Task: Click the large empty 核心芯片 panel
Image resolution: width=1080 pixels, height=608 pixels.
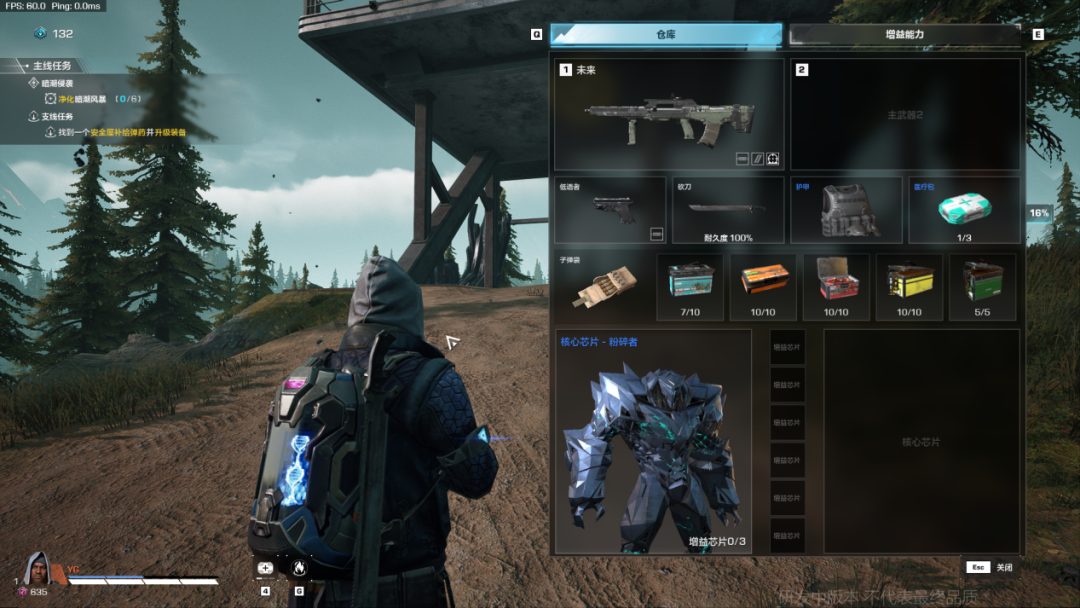Action: point(921,442)
